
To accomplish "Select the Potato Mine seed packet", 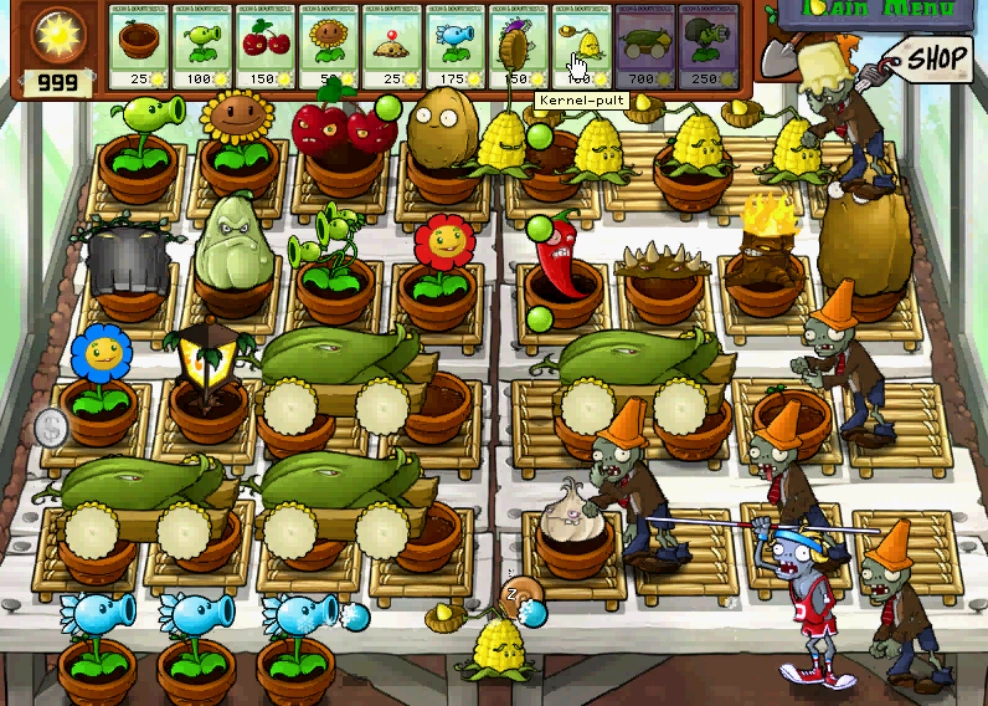I will click(x=391, y=46).
